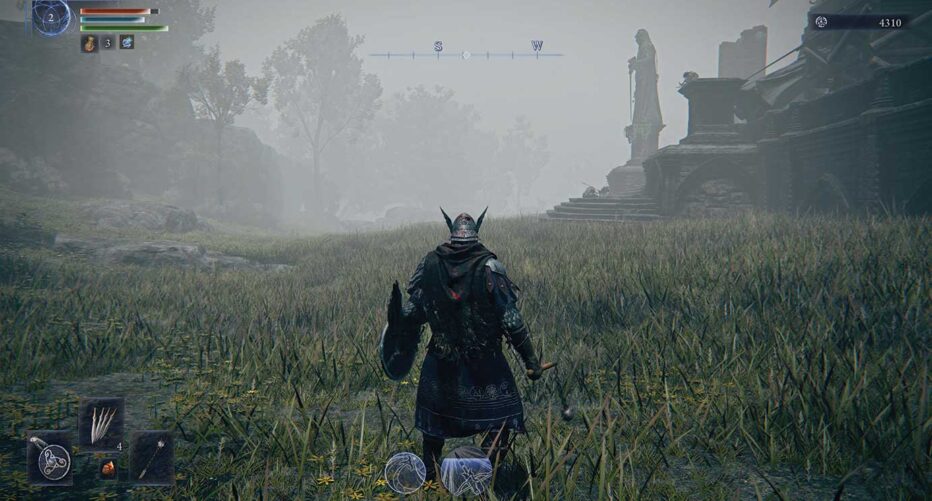This screenshot has height=501, width=932.
Task: Activate the crescent swirl skill orb
Action: (x=405, y=472)
